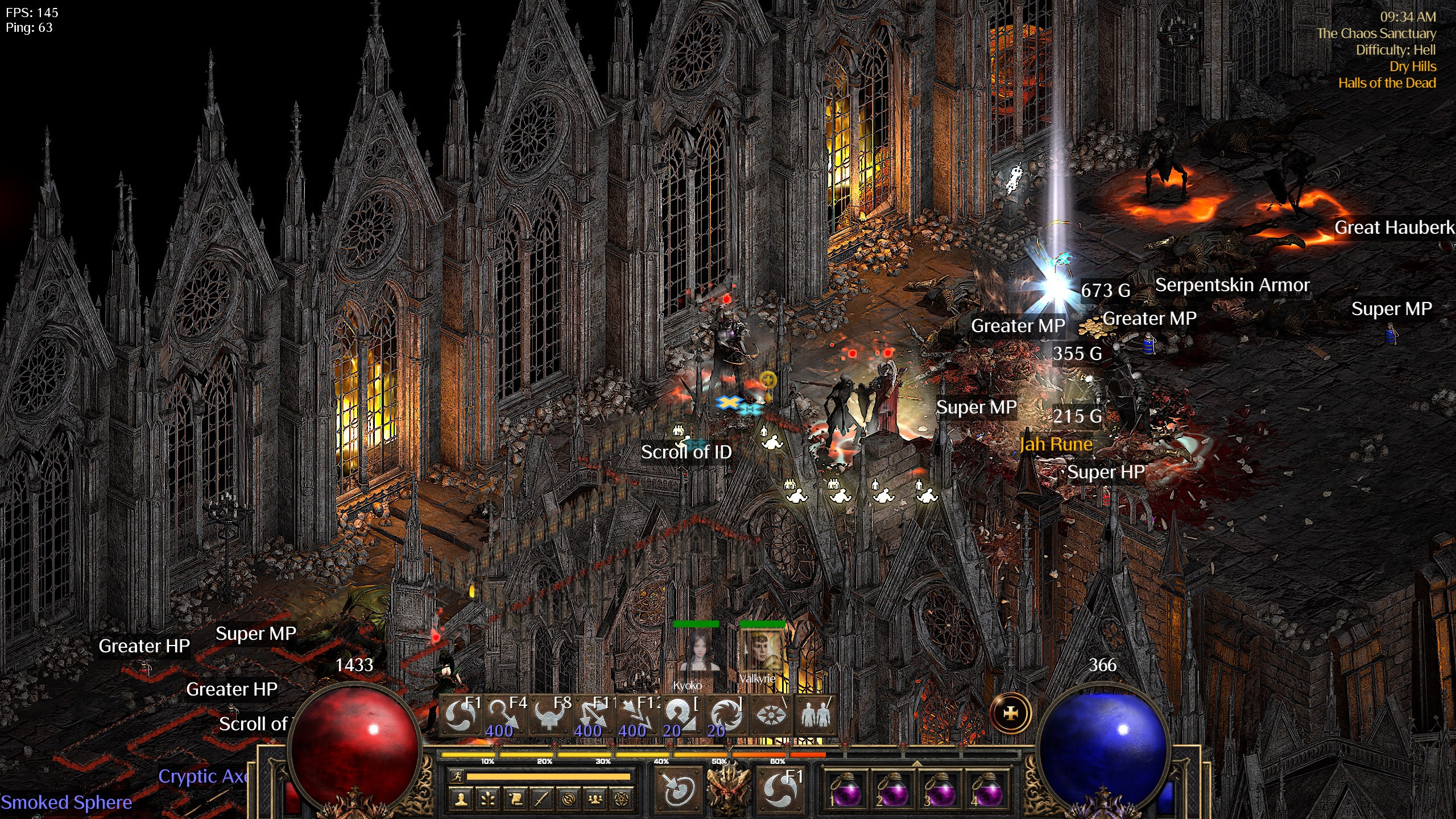Select the Valkyrie summon portrait
Viewport: 1456px width, 819px height.
pyautogui.click(x=762, y=652)
